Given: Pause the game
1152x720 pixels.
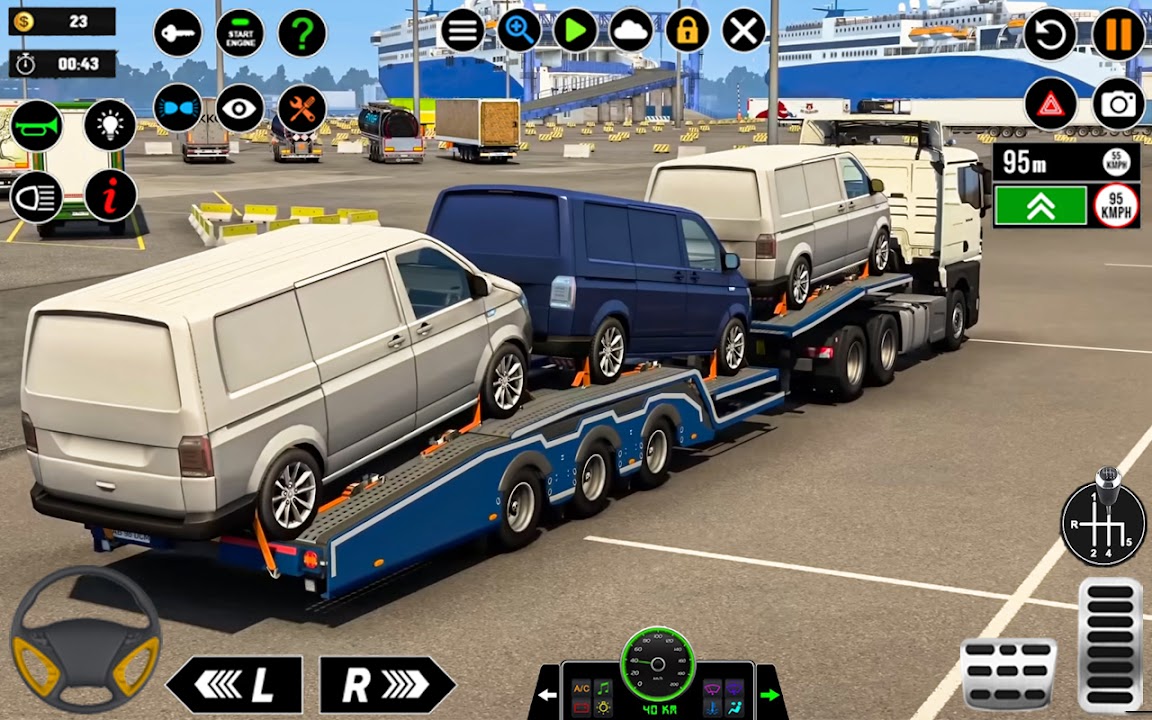Looking at the screenshot, I should point(1119,35).
